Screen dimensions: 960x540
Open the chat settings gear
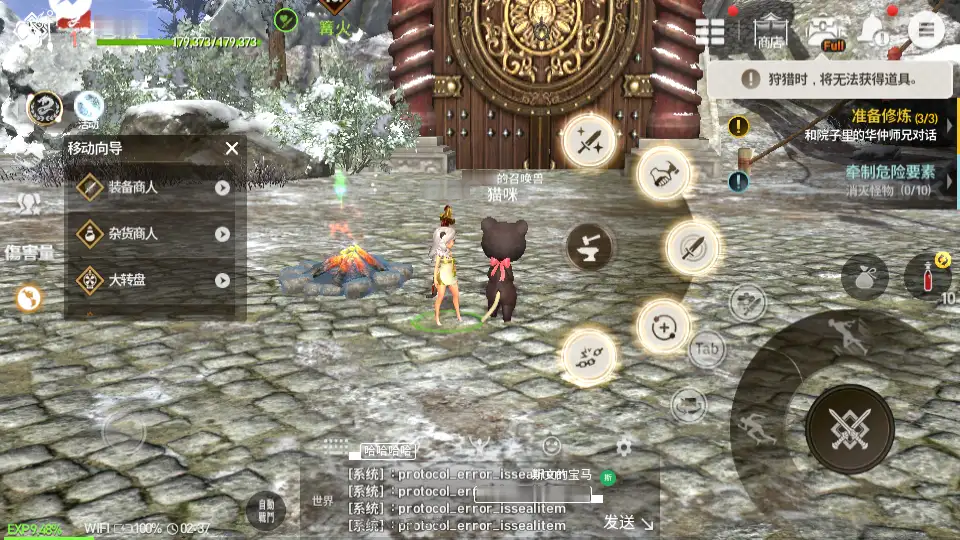[x=623, y=447]
